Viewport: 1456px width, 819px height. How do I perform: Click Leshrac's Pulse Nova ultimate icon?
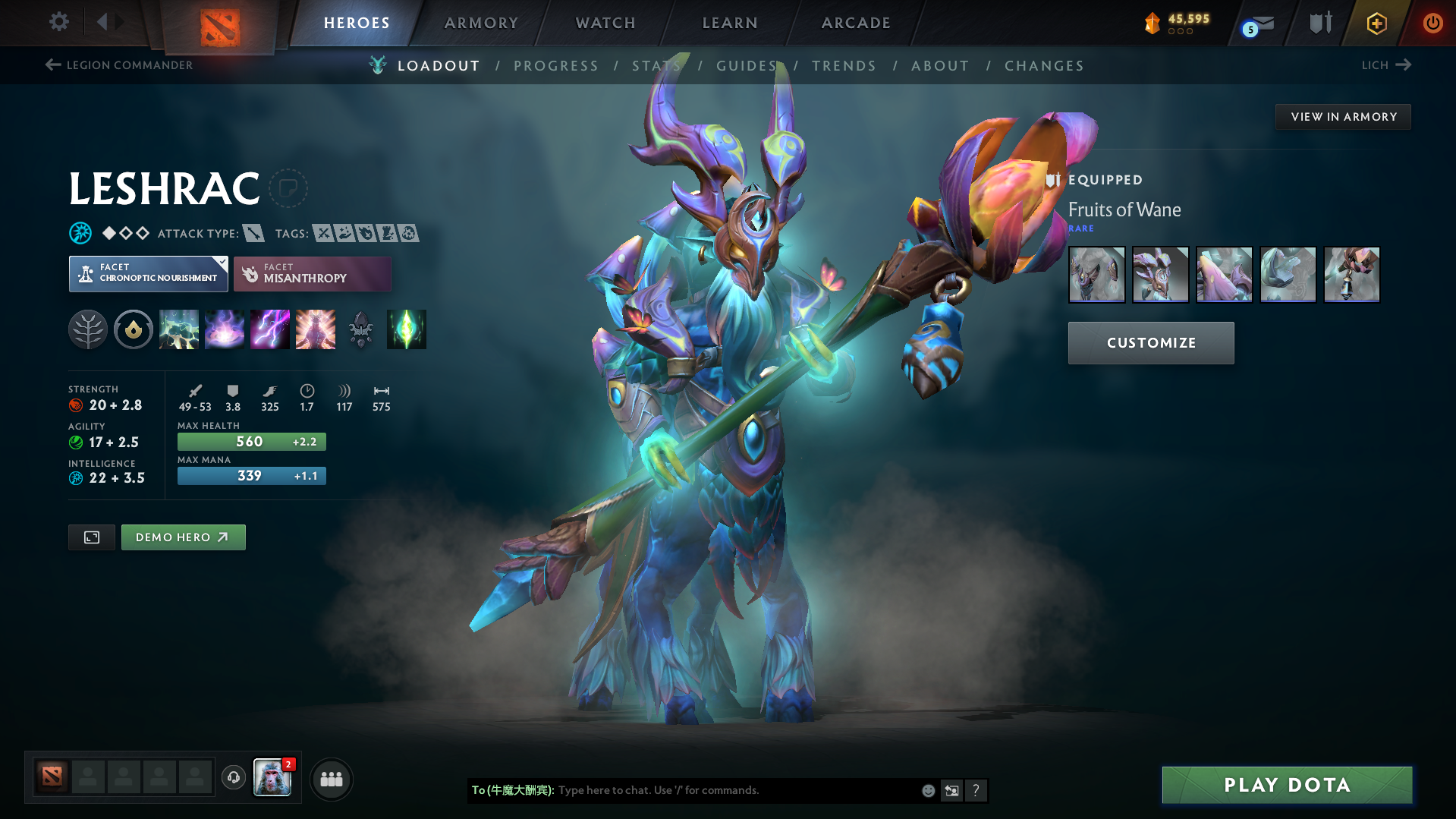click(315, 329)
